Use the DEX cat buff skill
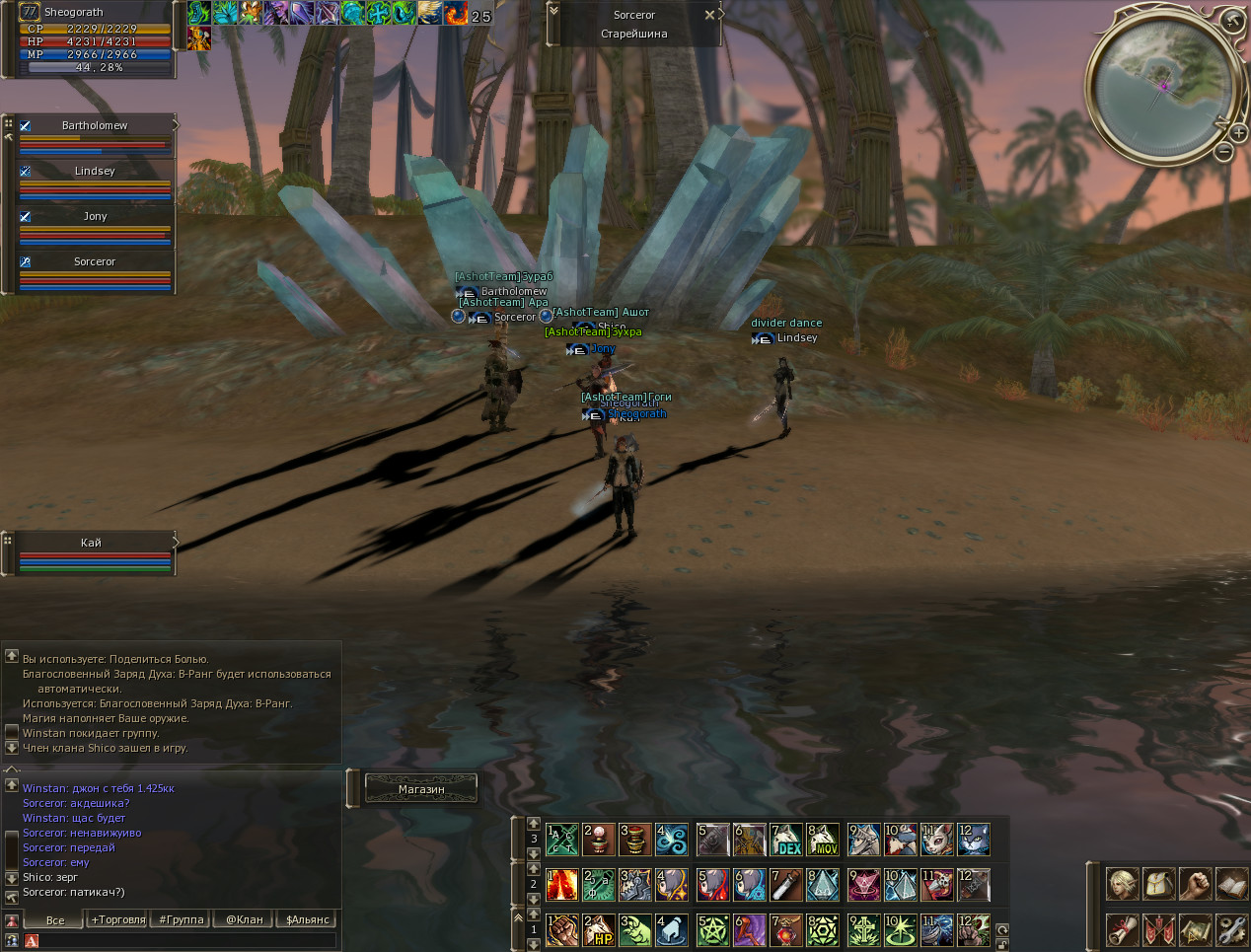The height and width of the screenshot is (952, 1251). pos(786,840)
